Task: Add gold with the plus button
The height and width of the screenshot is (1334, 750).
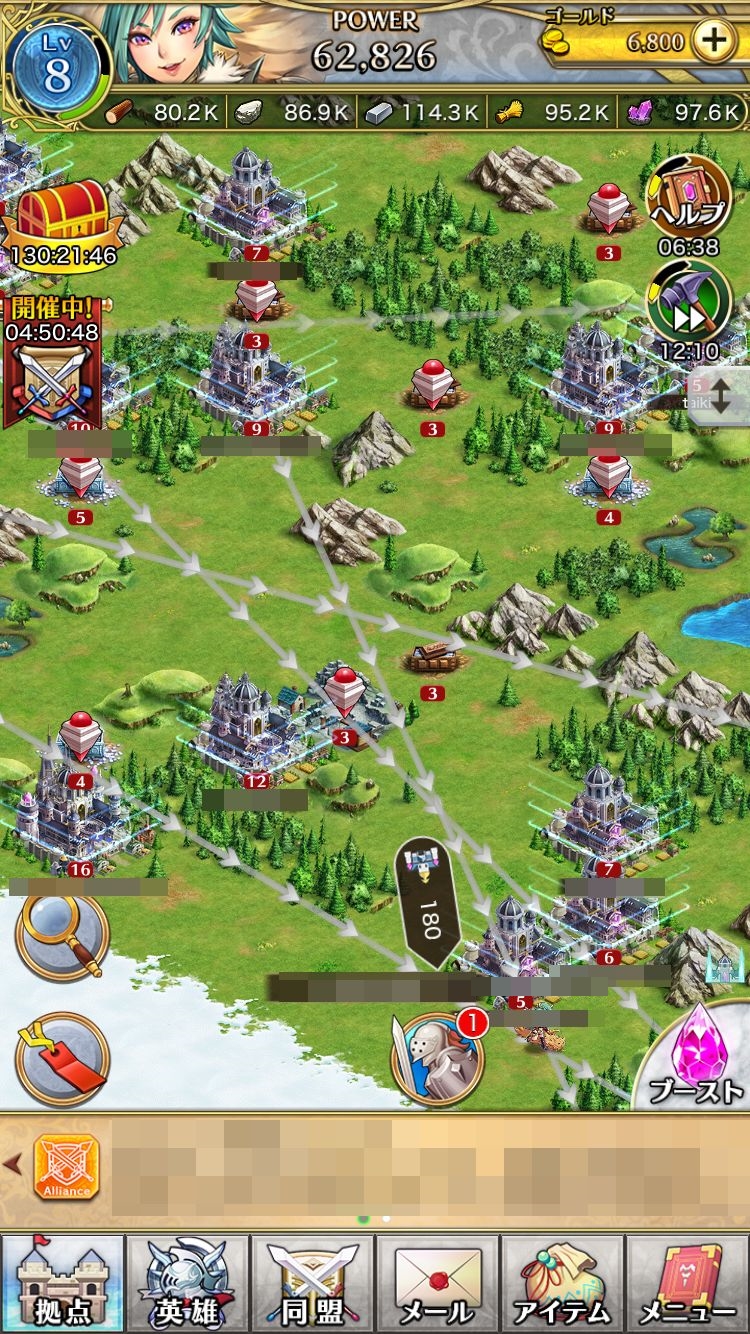Action: (713, 42)
